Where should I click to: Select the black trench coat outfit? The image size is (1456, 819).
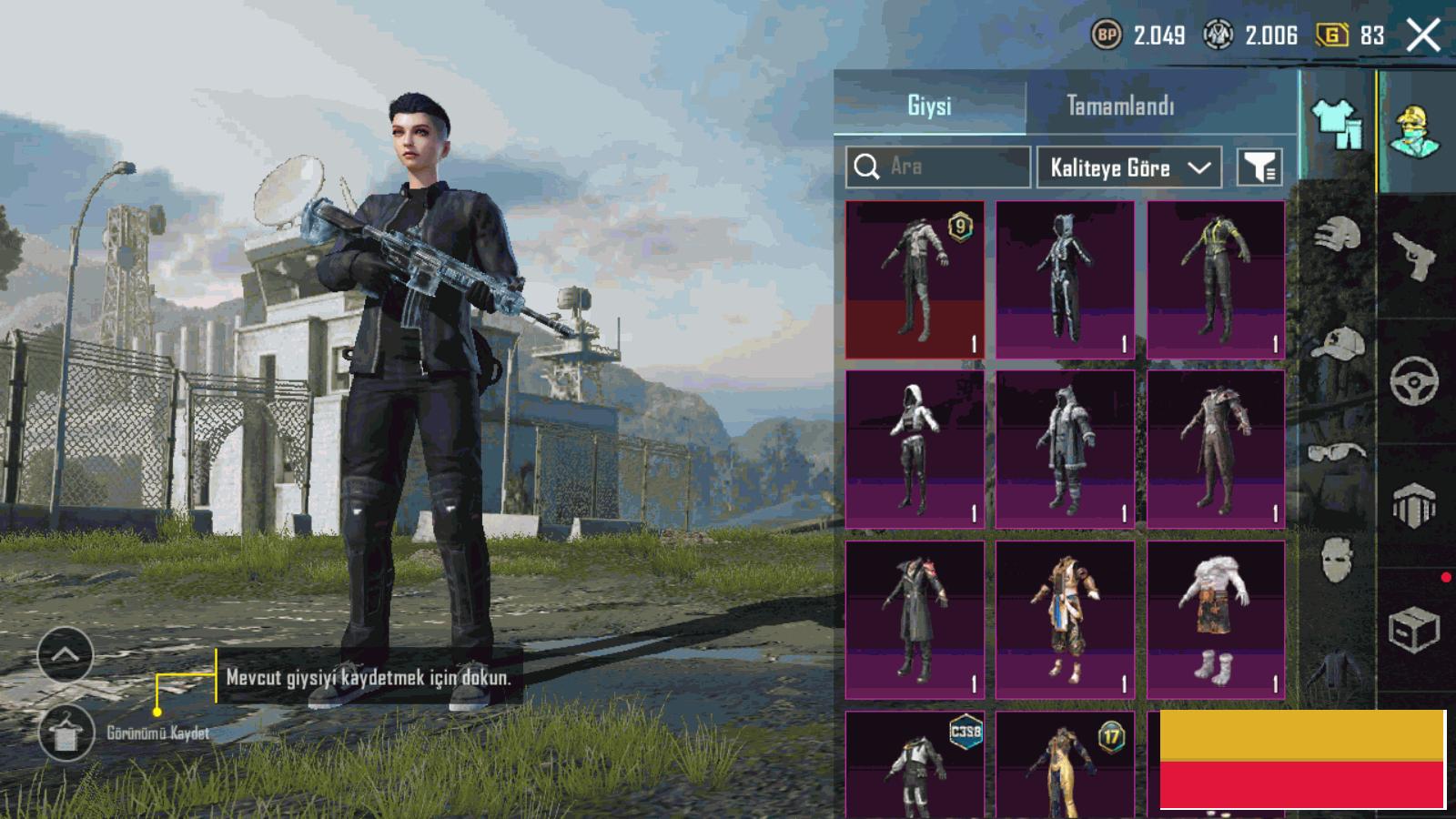point(915,620)
